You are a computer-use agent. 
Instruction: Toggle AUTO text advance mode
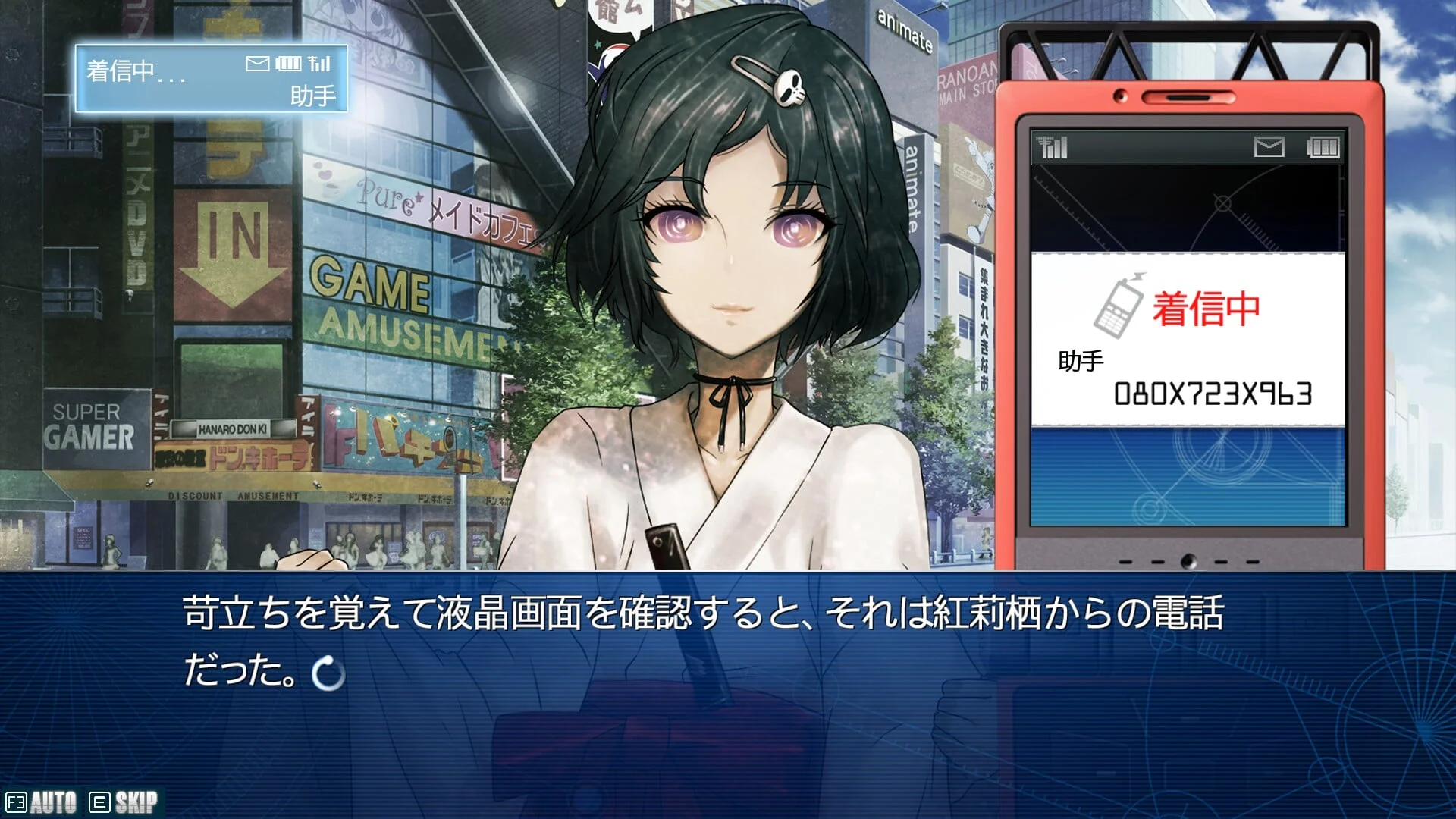tap(42, 802)
